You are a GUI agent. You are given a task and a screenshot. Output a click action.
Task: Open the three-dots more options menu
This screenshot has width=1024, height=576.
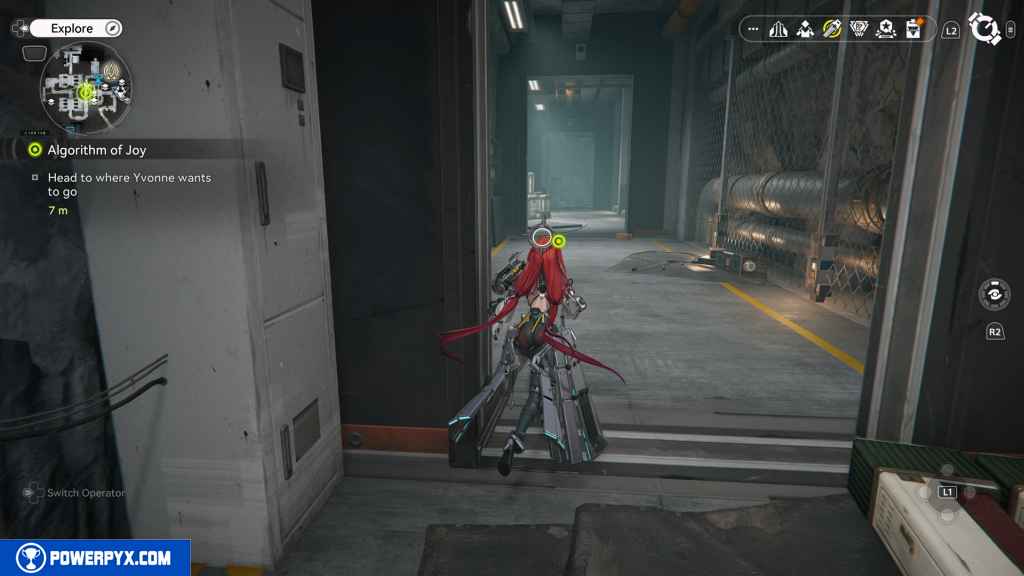[753, 29]
